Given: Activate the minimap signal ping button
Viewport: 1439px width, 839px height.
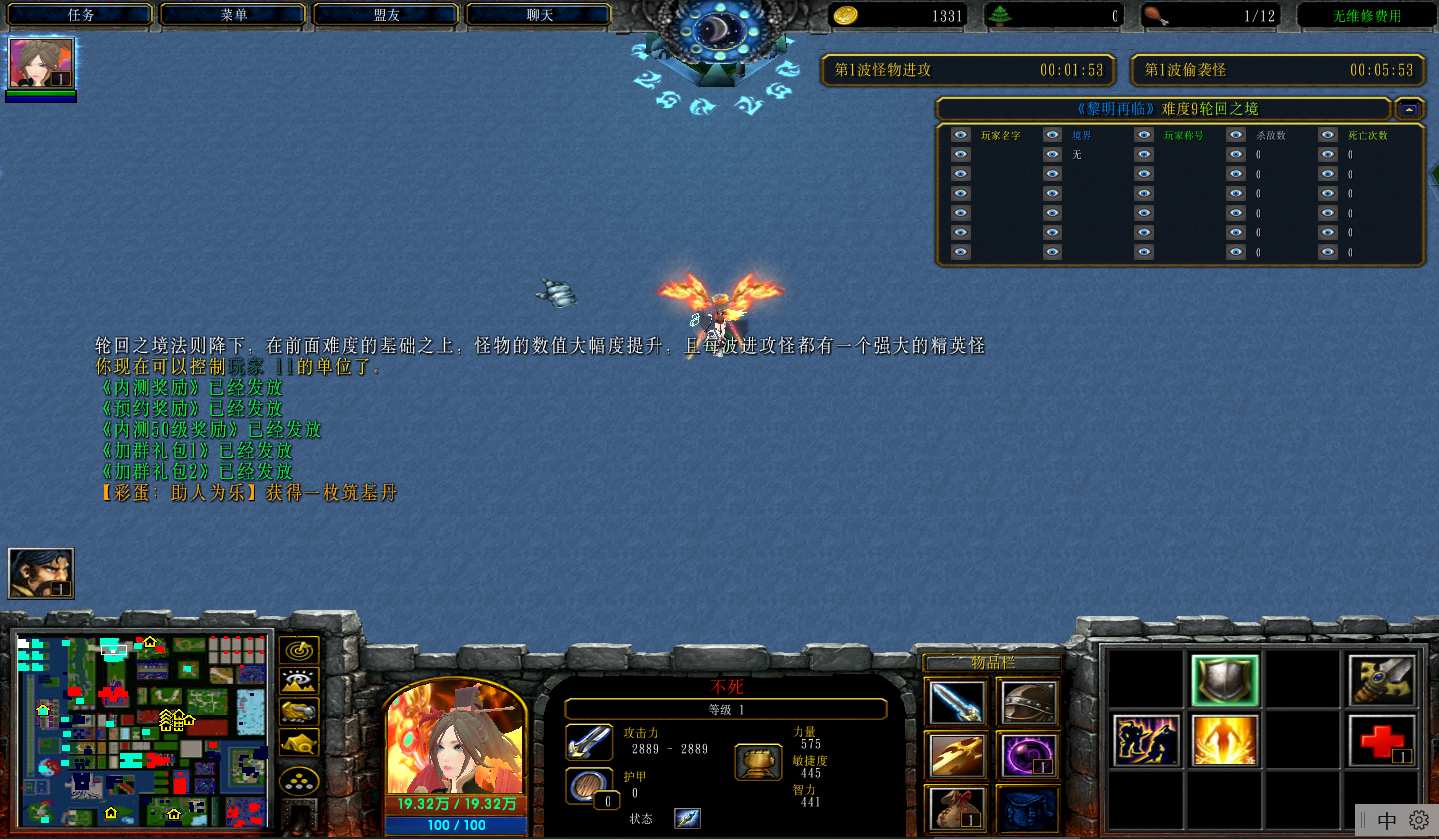Looking at the screenshot, I should tap(299, 650).
